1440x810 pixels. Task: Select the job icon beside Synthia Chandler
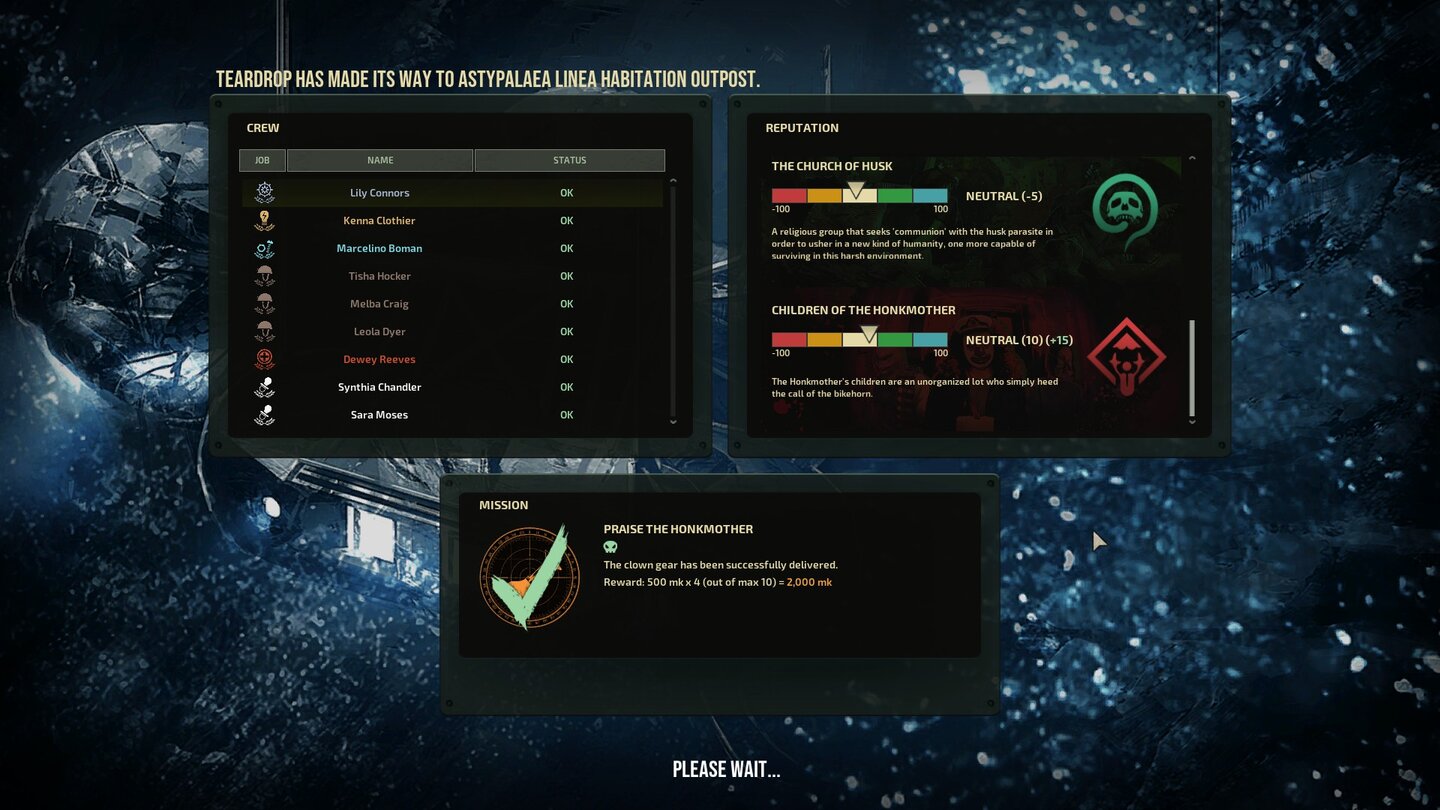click(264, 386)
